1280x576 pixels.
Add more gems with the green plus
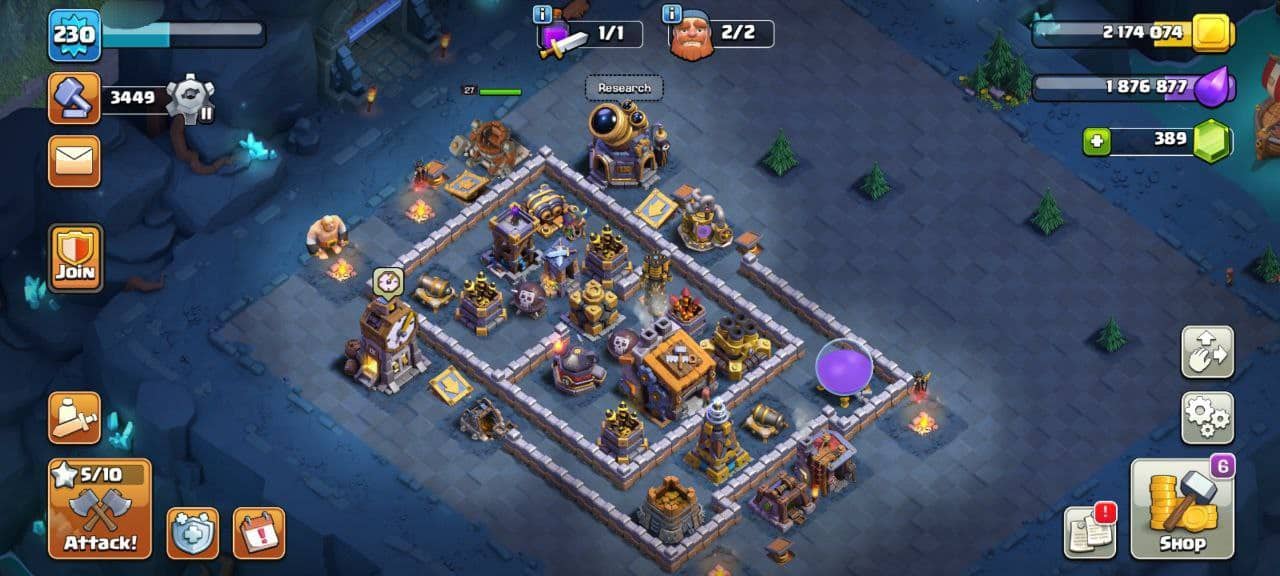pyautogui.click(x=1096, y=141)
